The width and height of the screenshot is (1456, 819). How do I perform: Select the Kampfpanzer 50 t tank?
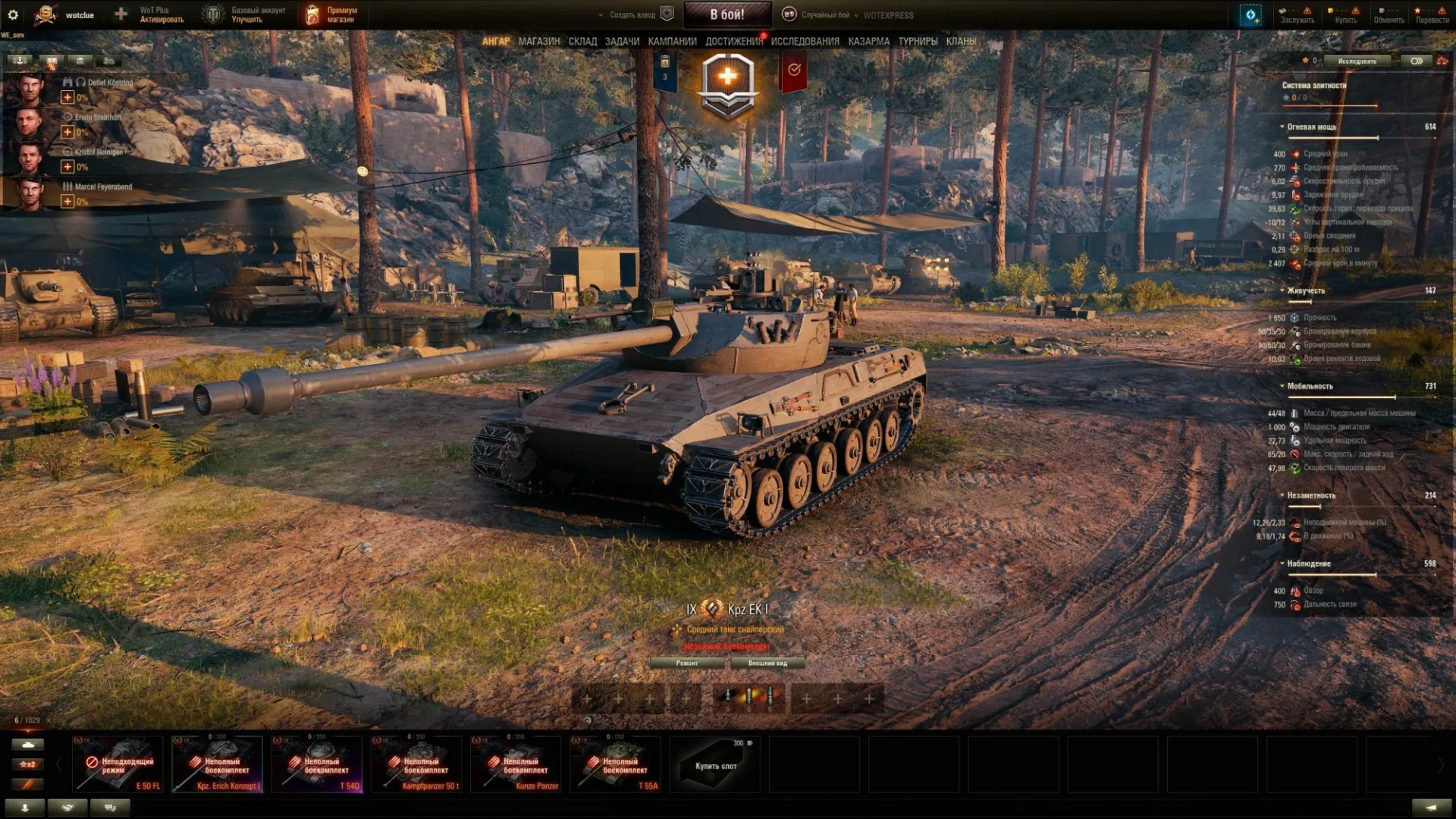tap(416, 764)
